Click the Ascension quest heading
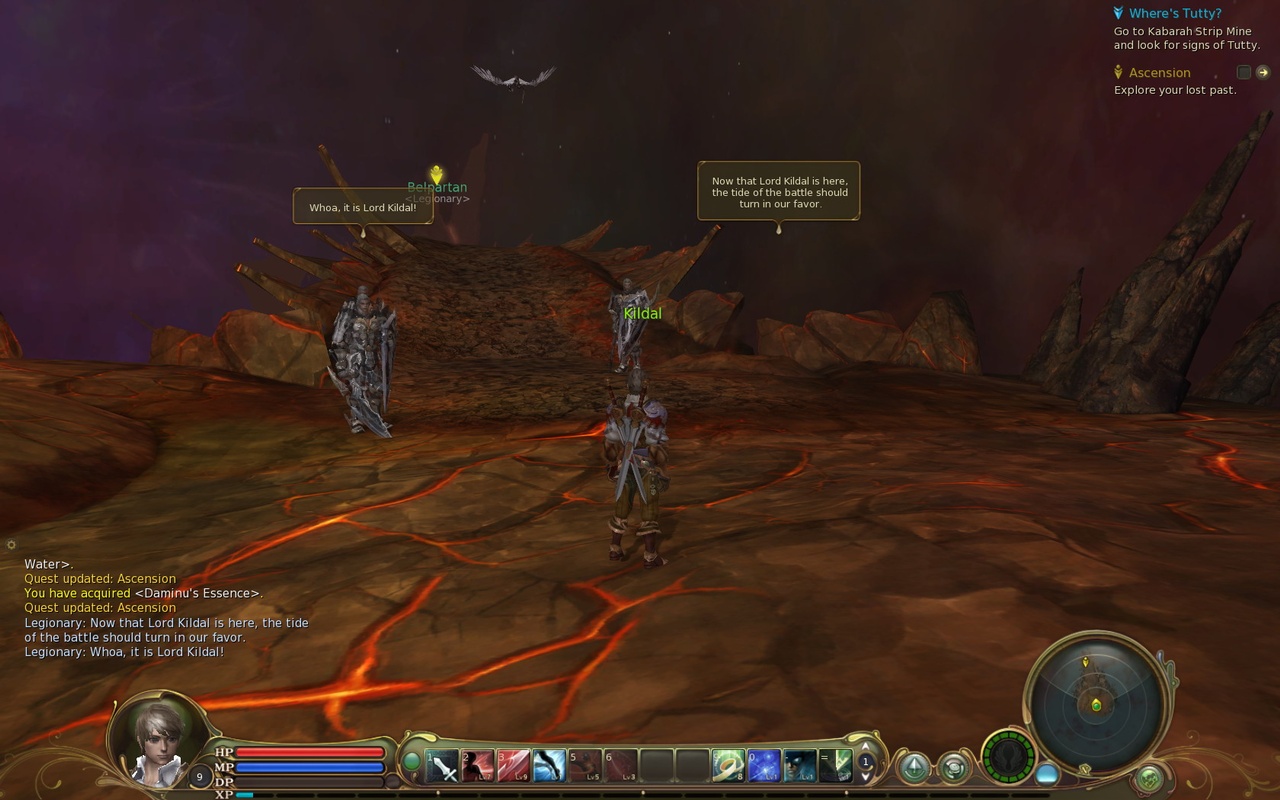 (x=1160, y=72)
